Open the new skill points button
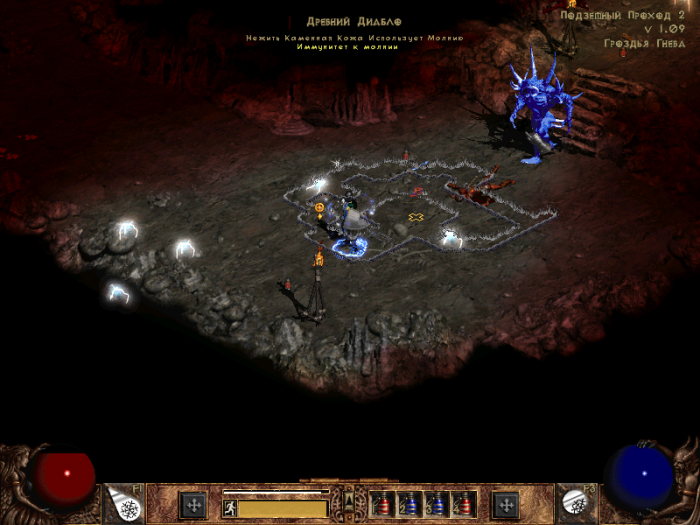The width and height of the screenshot is (700, 525). pyautogui.click(x=507, y=503)
